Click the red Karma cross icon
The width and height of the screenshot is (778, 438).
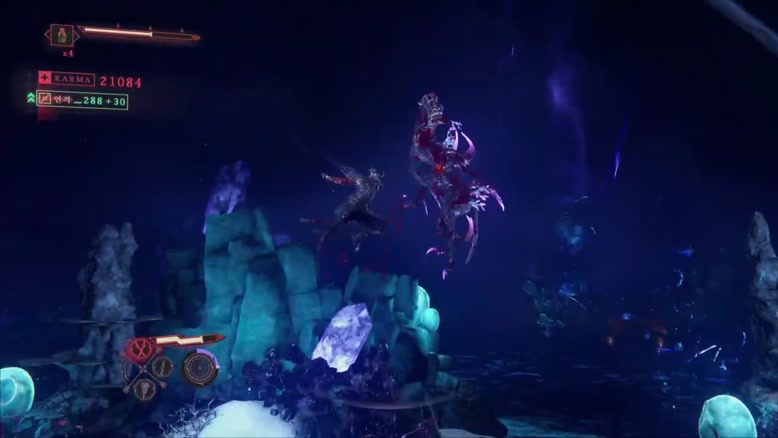(45, 78)
